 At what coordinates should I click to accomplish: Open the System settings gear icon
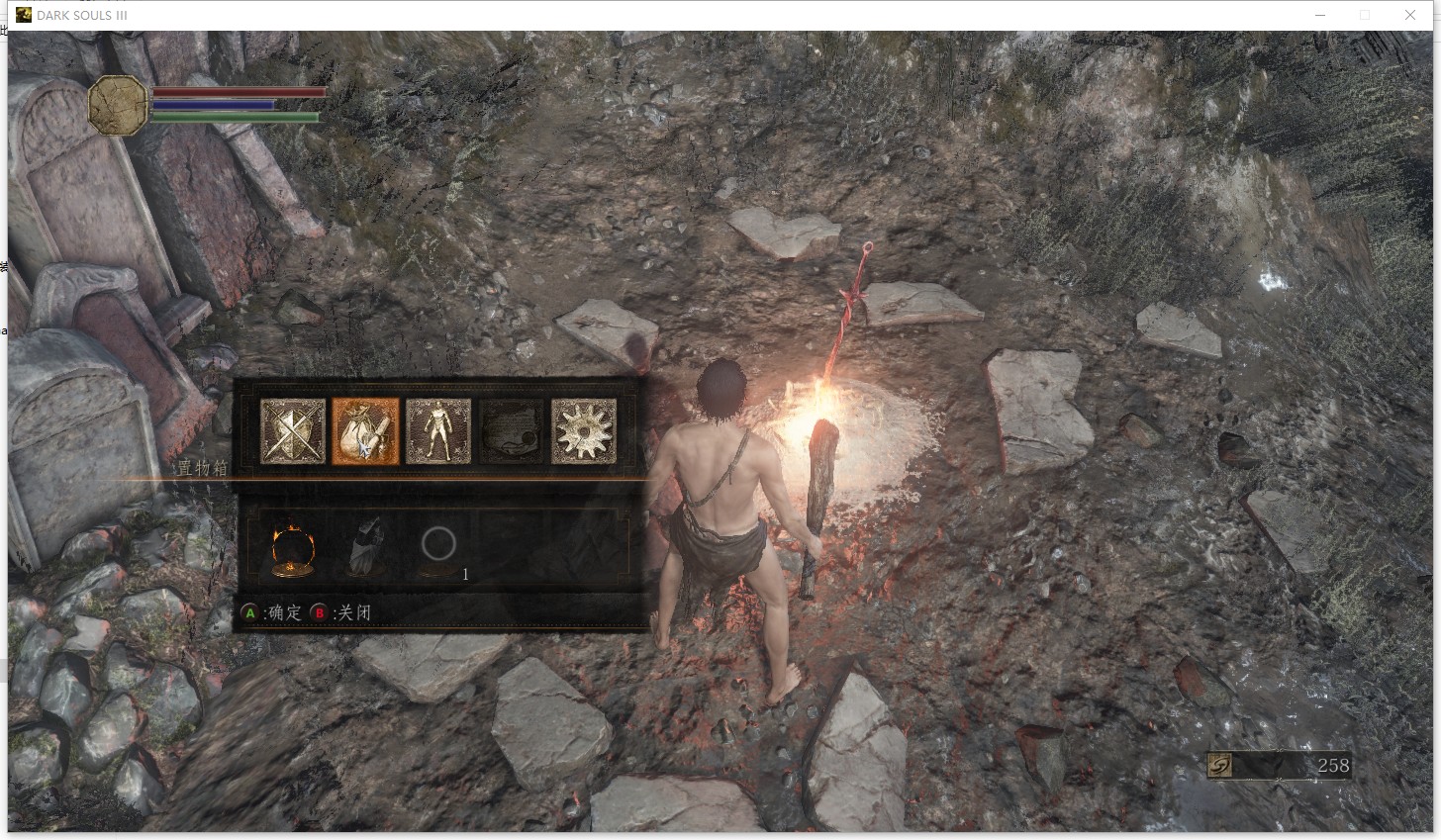pos(584,431)
